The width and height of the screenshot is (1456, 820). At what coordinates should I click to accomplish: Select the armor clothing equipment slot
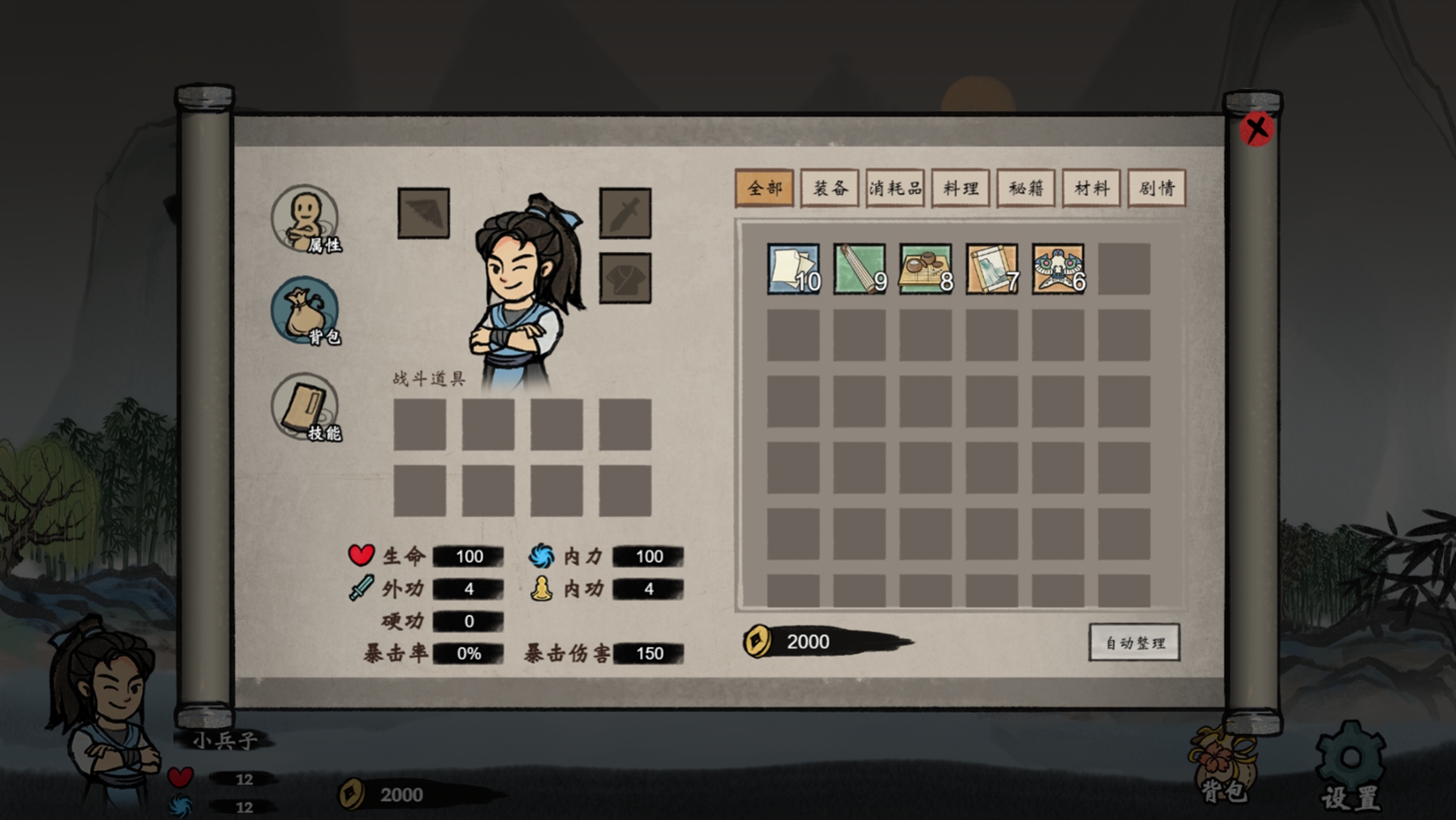[x=624, y=278]
